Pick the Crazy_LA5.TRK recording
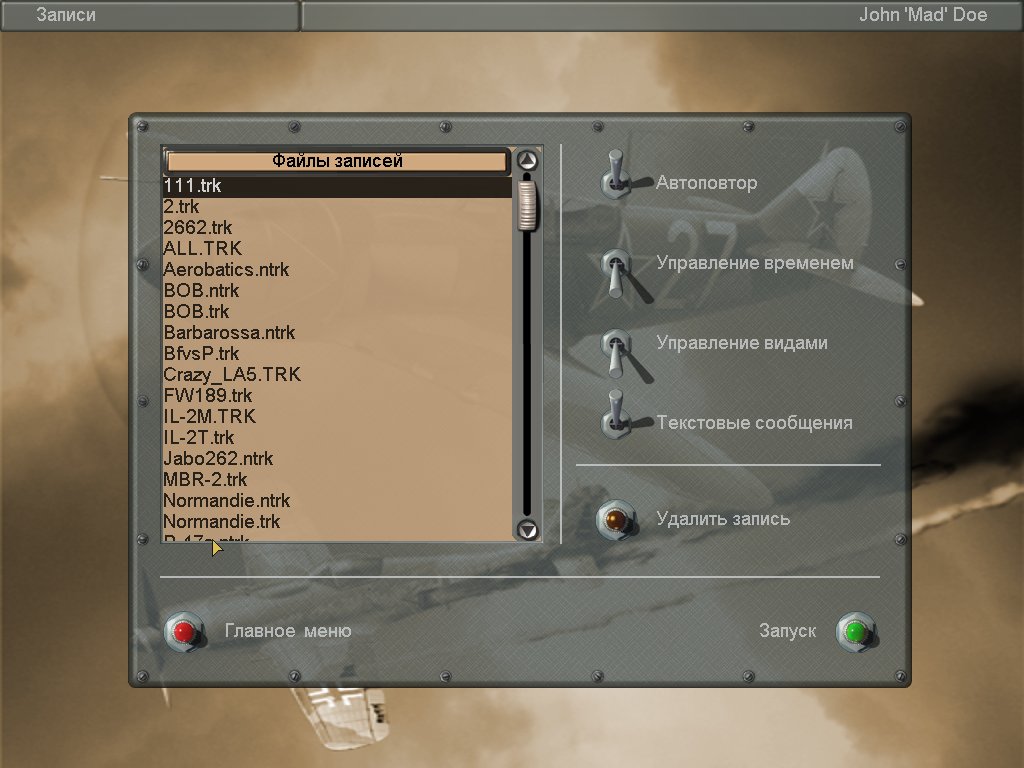The width and height of the screenshot is (1024, 768). [x=232, y=375]
